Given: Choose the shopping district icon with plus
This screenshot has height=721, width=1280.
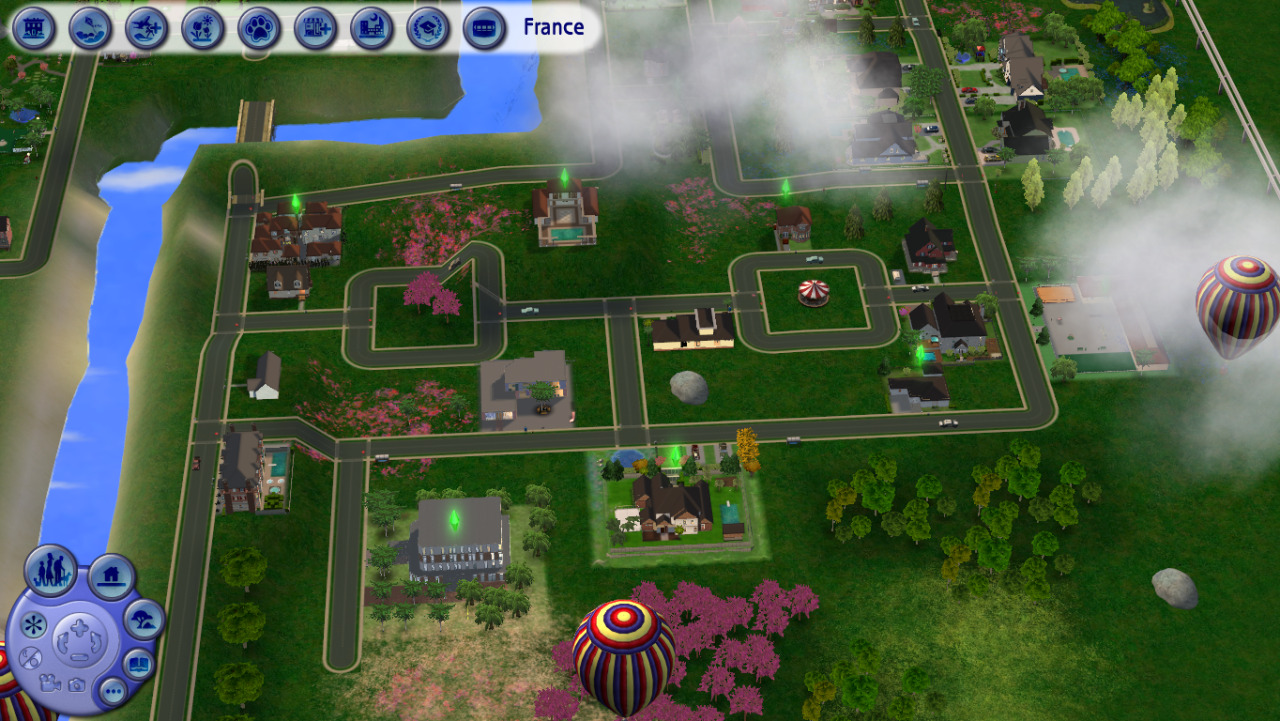Looking at the screenshot, I should (x=316, y=28).
